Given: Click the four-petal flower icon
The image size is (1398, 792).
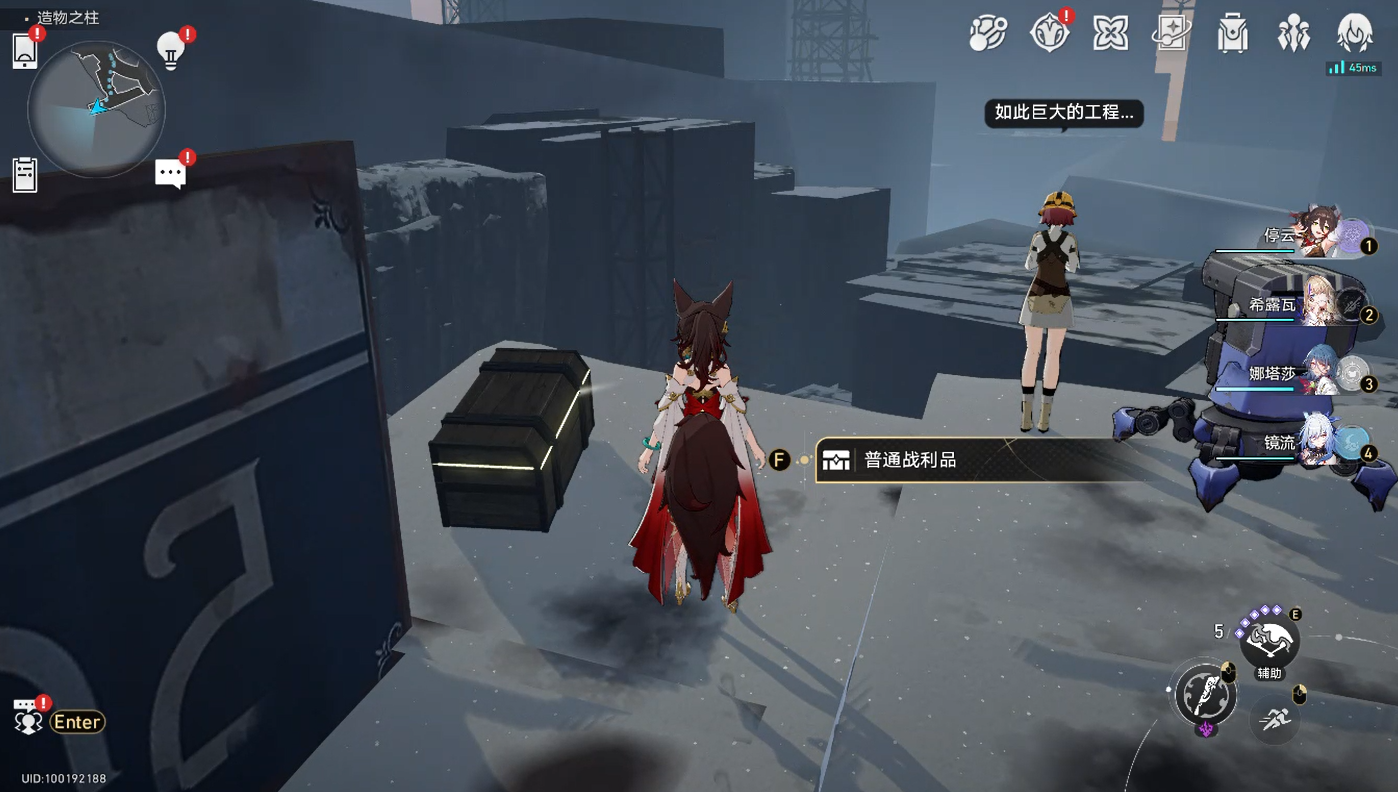Looking at the screenshot, I should [1110, 34].
